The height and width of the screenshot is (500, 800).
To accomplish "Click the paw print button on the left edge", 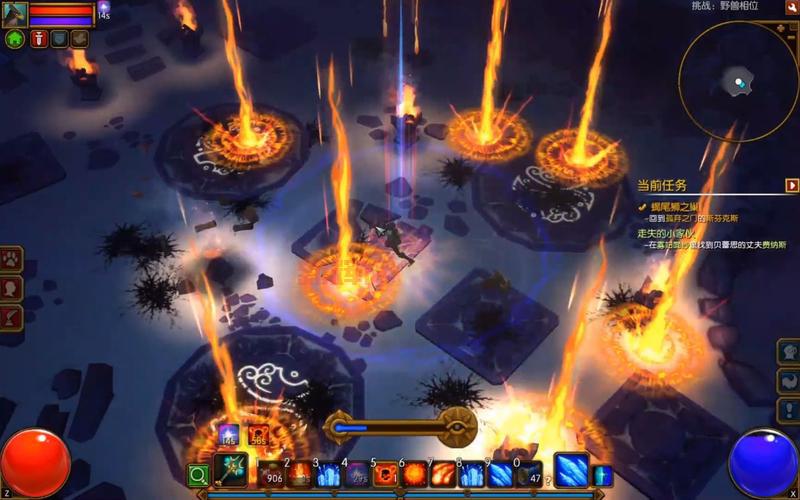I will [x=11, y=259].
